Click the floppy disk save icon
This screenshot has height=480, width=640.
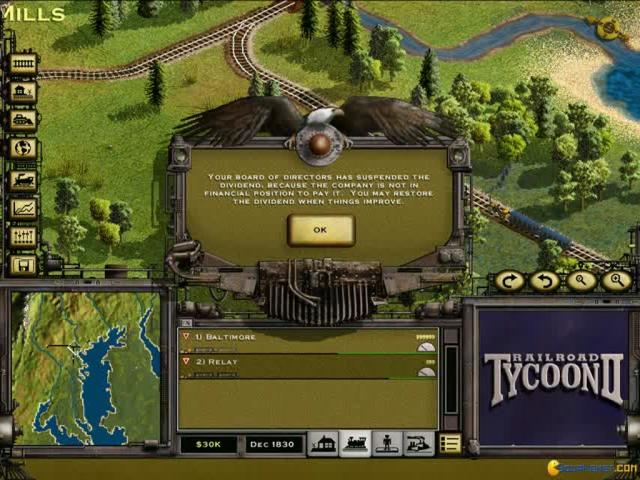tap(23, 265)
